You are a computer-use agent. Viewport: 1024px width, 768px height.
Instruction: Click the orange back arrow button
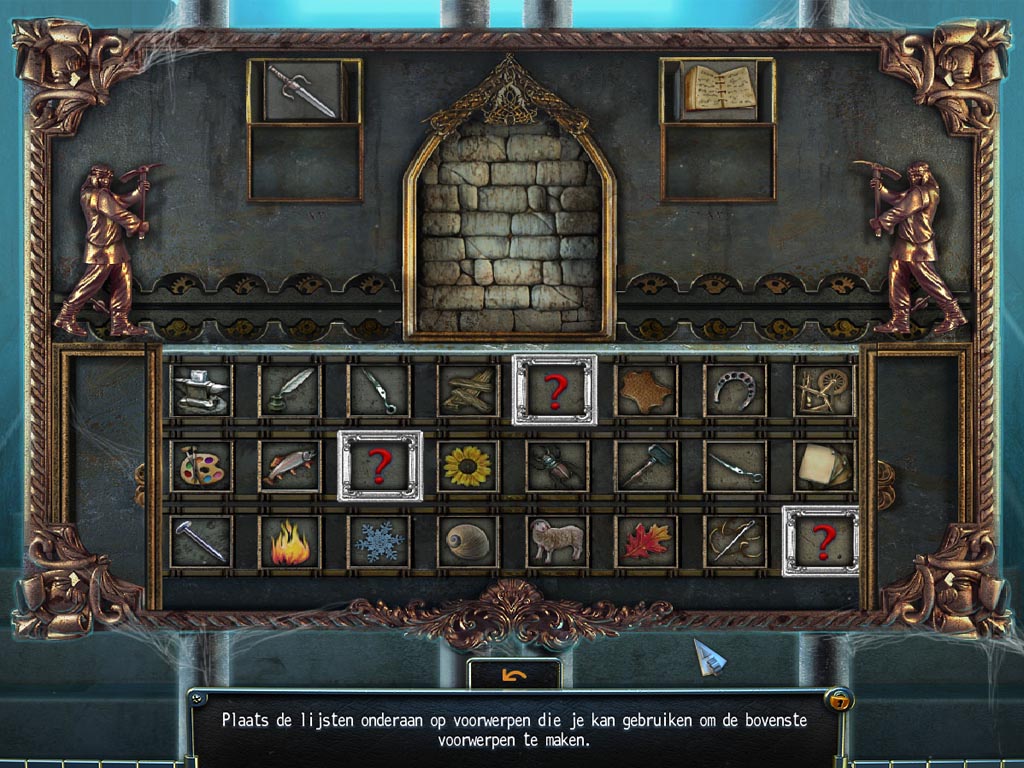[514, 676]
